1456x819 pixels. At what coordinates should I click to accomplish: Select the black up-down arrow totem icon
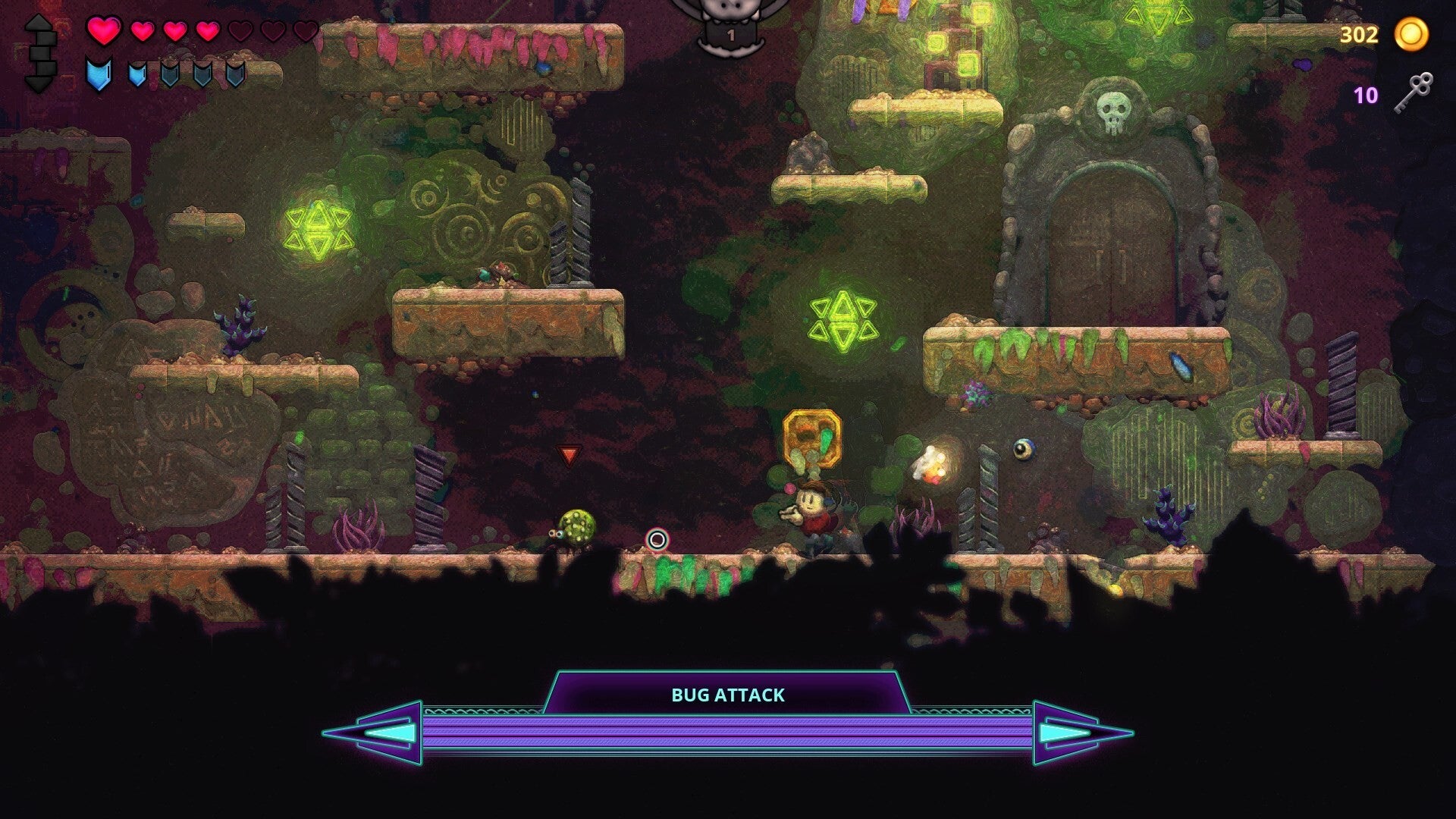(x=40, y=53)
